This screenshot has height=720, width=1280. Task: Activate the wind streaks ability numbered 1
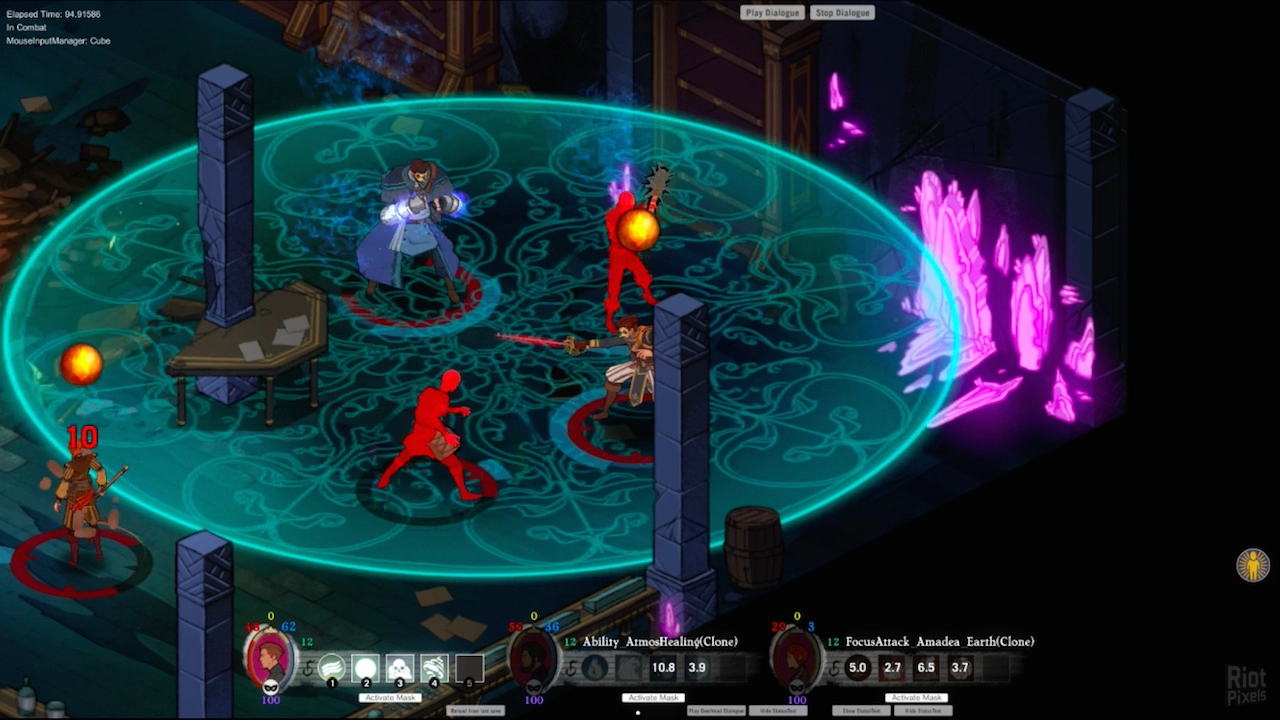(x=332, y=667)
